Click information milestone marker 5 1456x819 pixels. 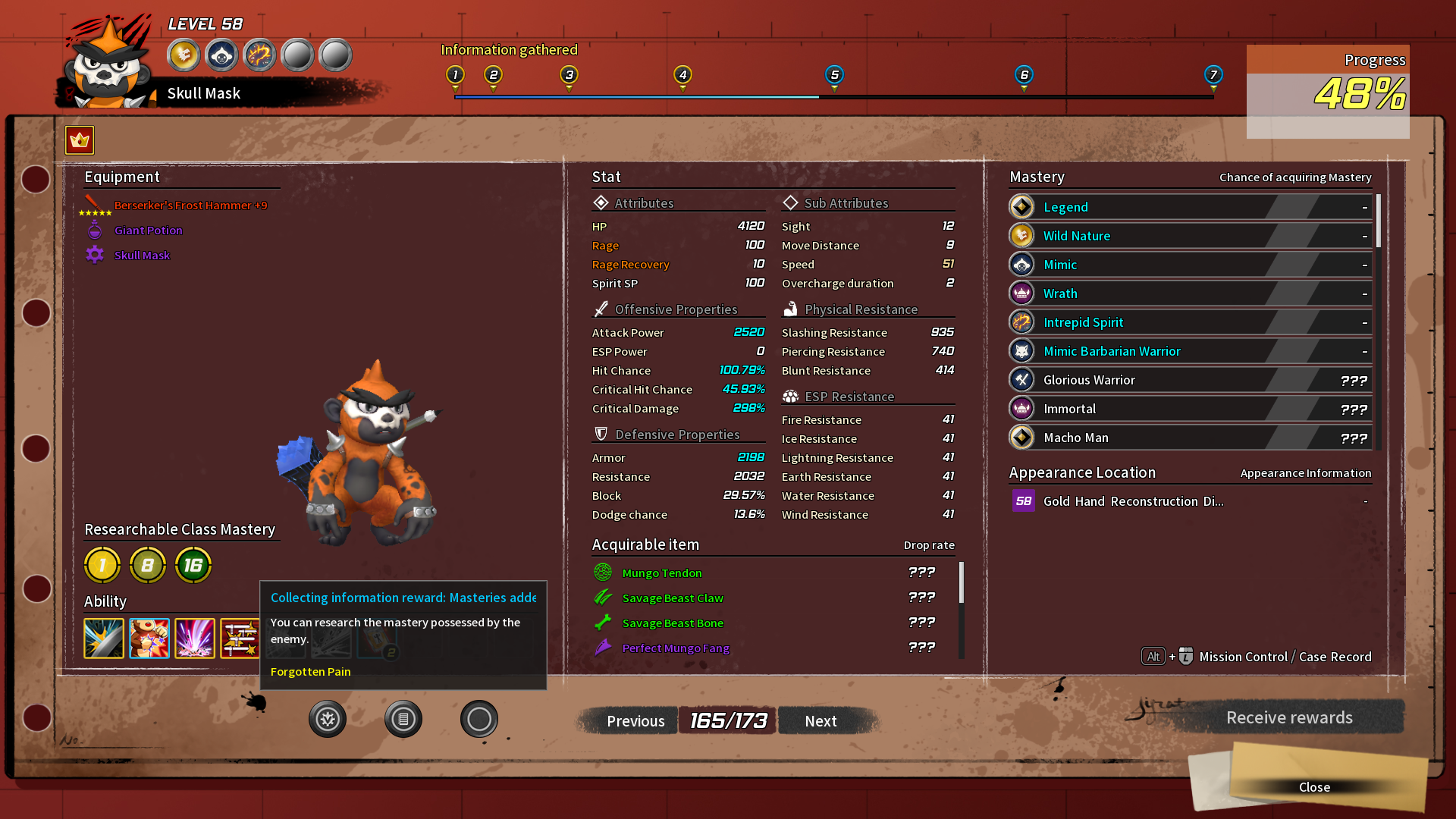coord(834,75)
